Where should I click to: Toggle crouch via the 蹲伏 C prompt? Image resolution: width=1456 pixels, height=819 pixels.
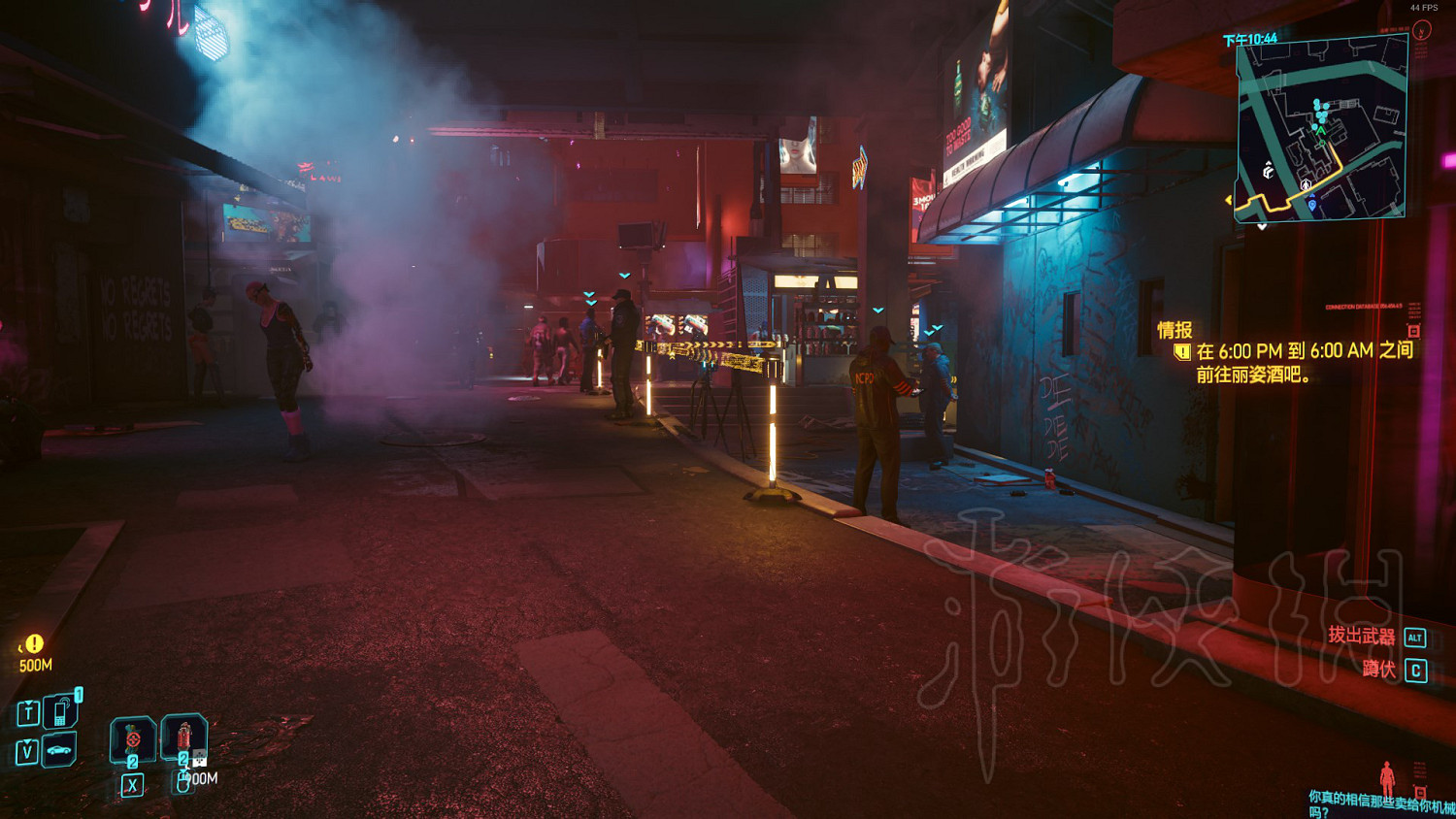pyautogui.click(x=1388, y=668)
